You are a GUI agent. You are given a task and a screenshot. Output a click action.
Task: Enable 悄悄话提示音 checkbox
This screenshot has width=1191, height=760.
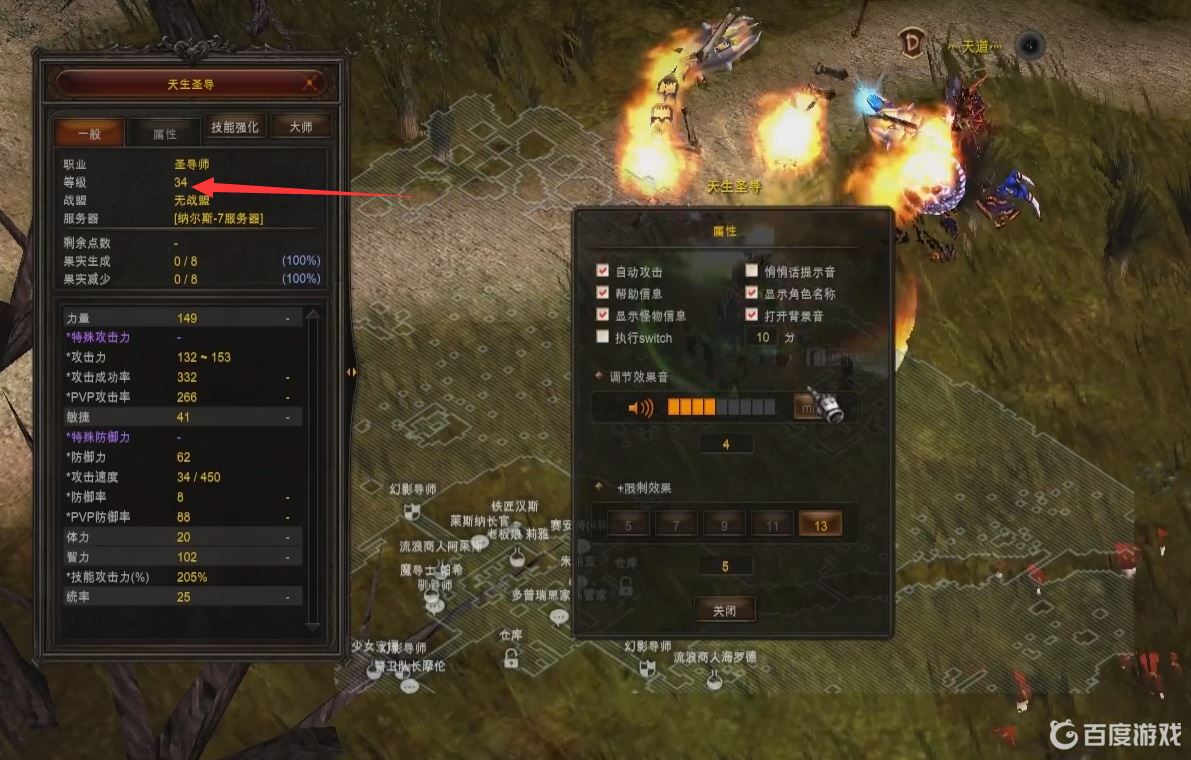click(x=752, y=271)
